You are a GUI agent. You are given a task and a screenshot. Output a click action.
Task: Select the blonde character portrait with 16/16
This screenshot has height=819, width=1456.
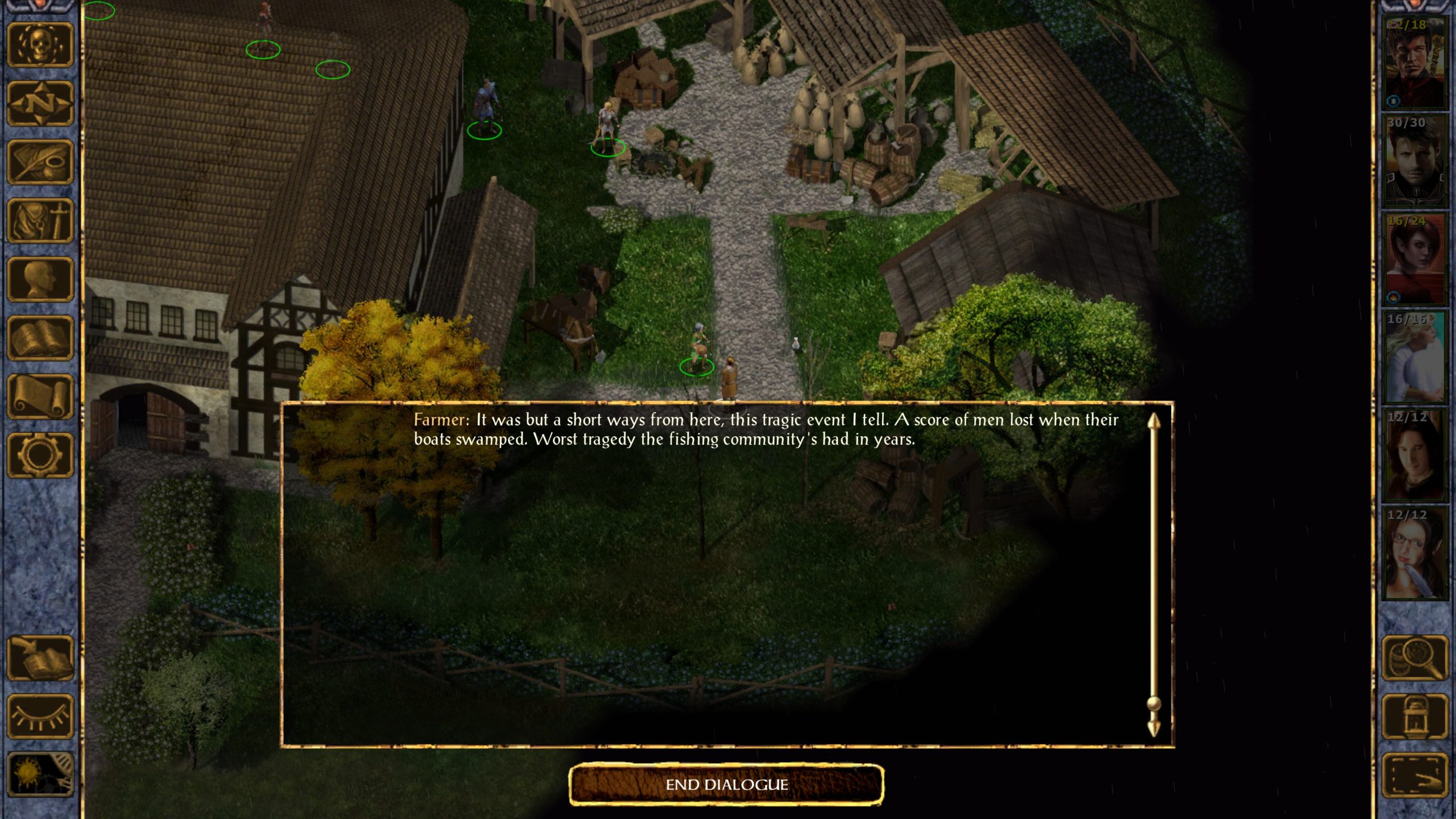click(x=1414, y=357)
